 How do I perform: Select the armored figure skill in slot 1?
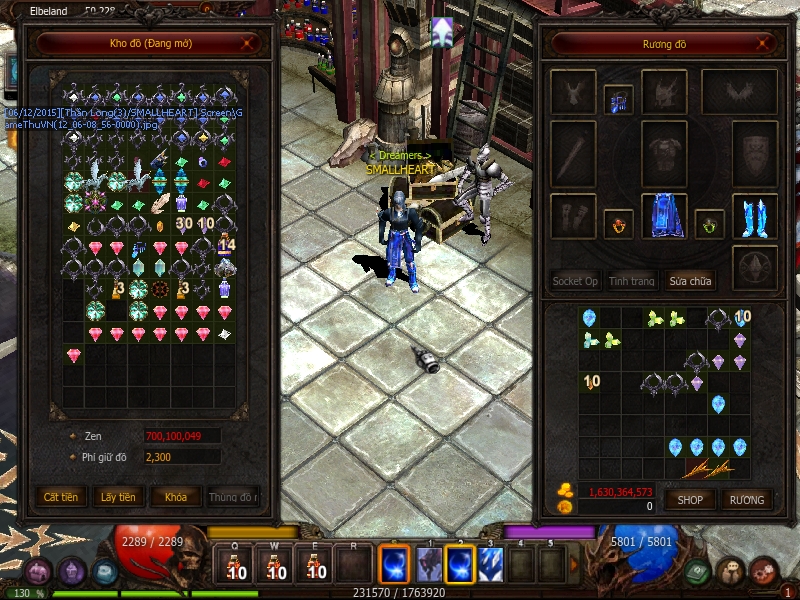click(429, 565)
